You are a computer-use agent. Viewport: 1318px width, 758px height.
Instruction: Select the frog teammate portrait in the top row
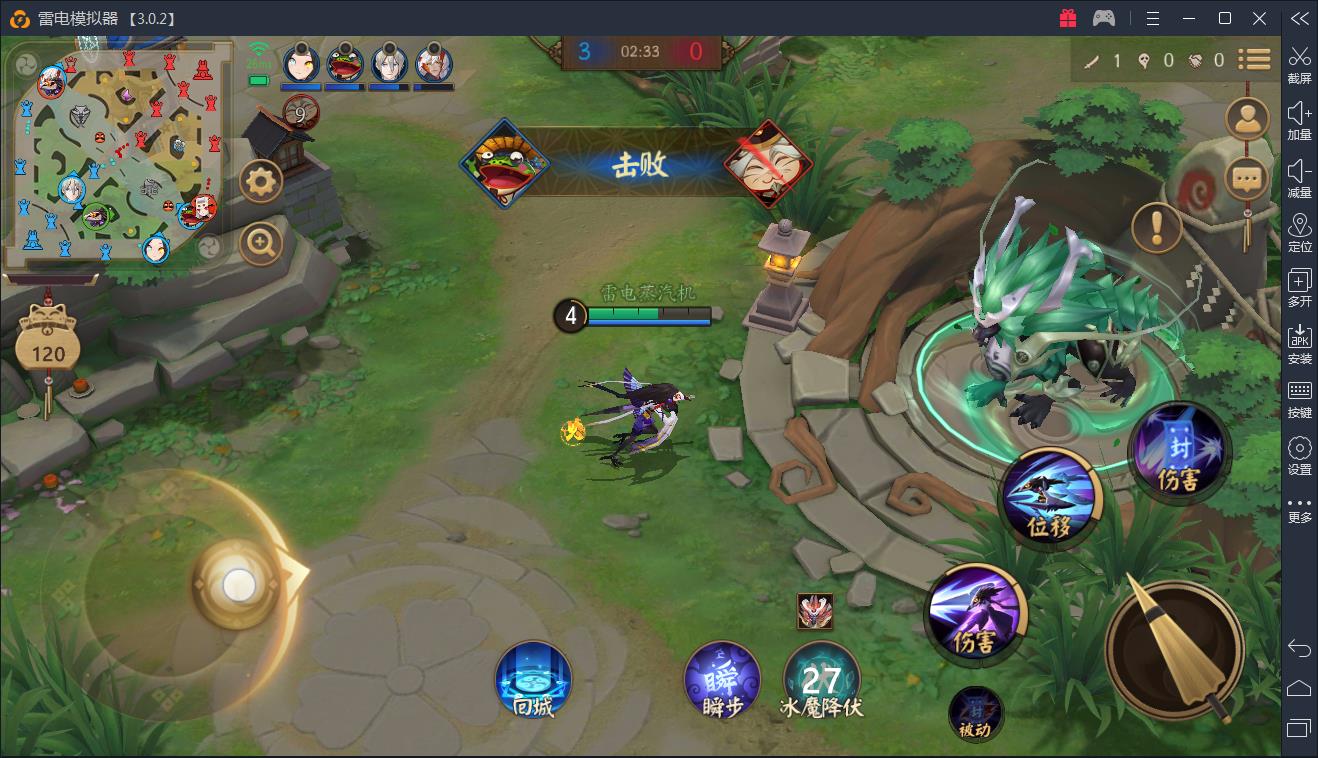click(345, 64)
